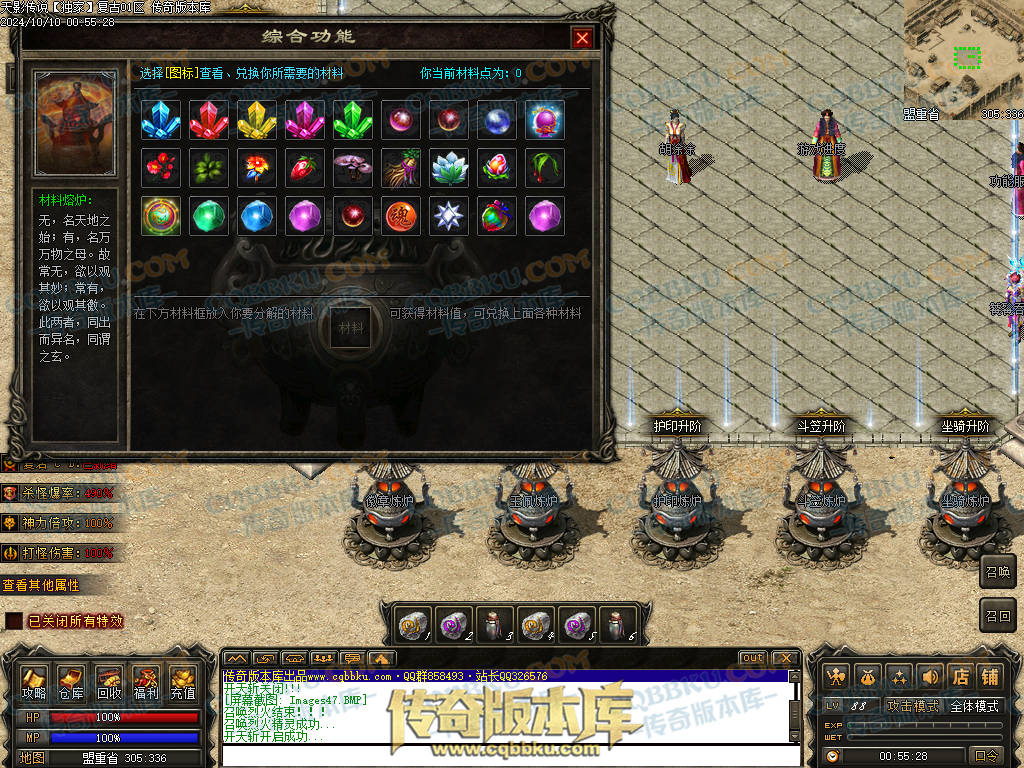Show the 福利 welfare rewards

click(145, 682)
